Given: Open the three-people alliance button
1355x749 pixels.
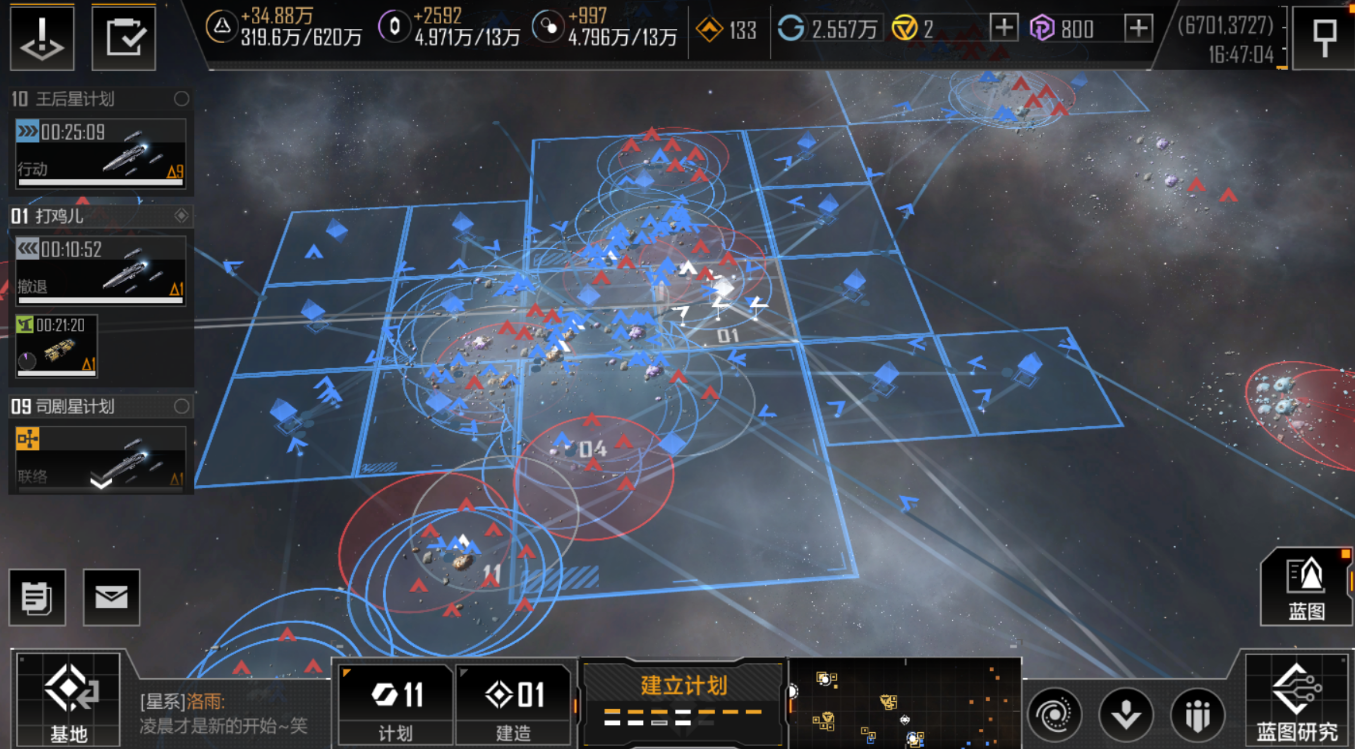Looking at the screenshot, I should click(x=1197, y=715).
